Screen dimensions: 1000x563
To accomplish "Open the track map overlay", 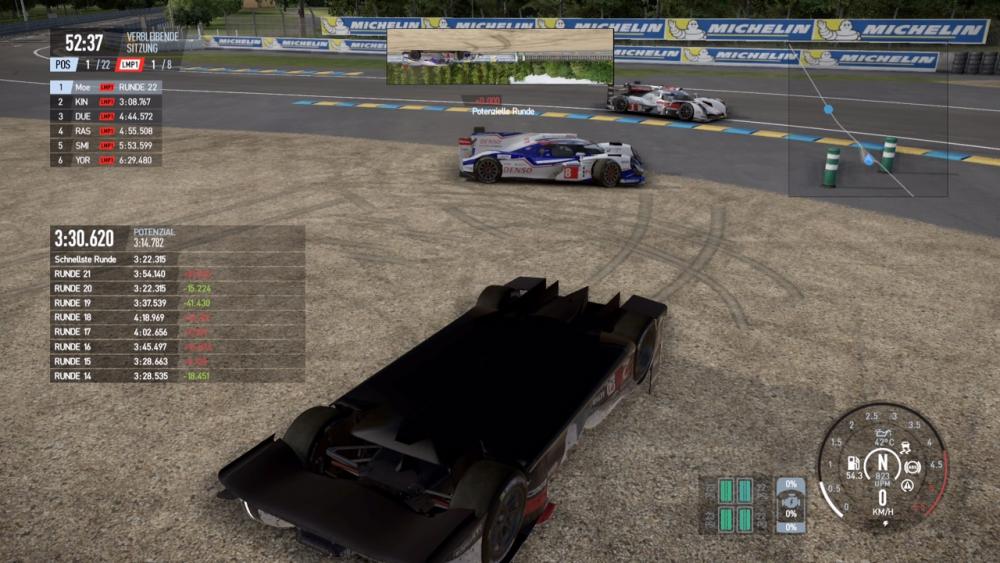I will pyautogui.click(x=867, y=118).
